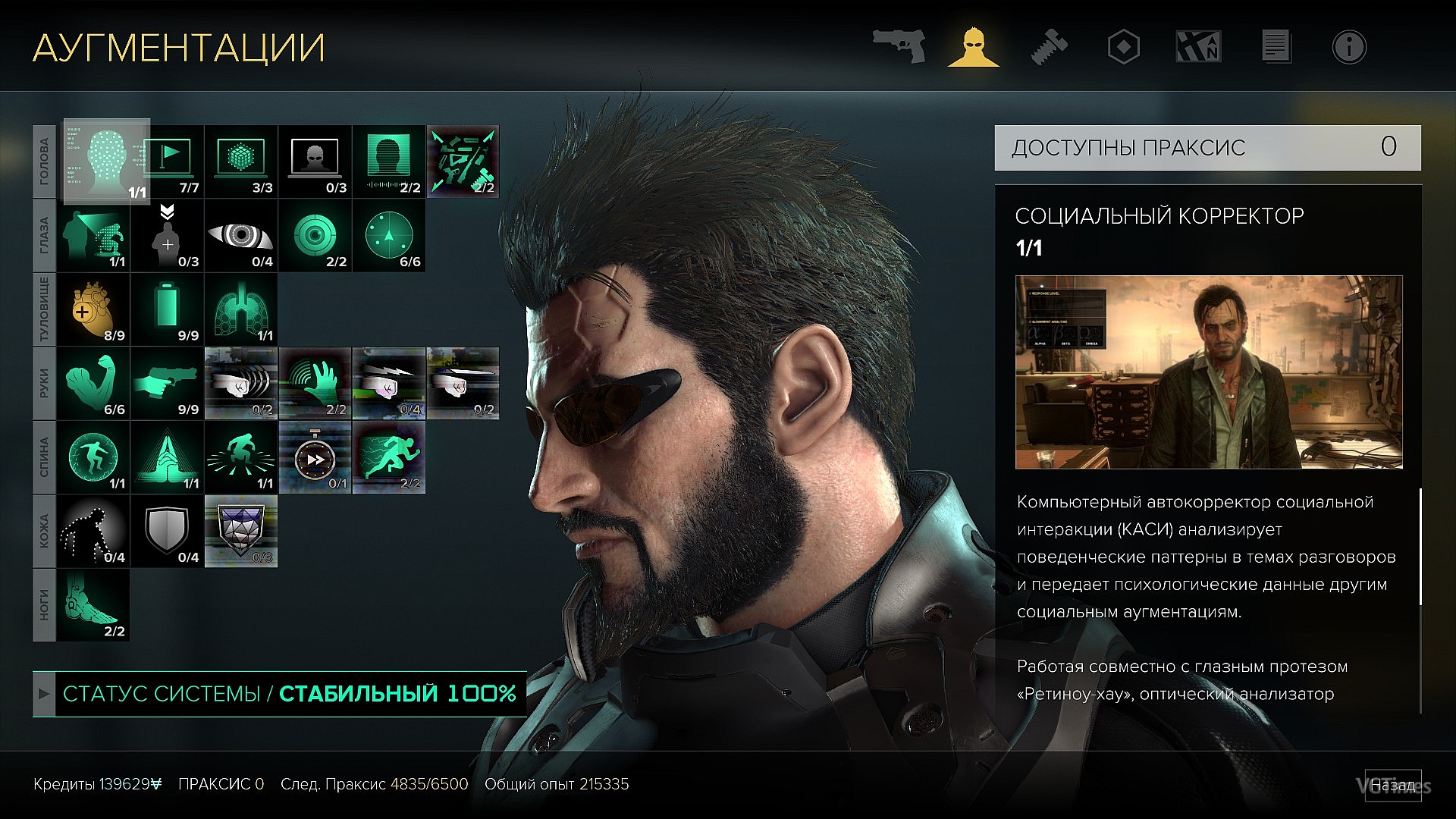Select the radar augmentation showing 6/6
The image size is (1456, 819).
pyautogui.click(x=389, y=236)
